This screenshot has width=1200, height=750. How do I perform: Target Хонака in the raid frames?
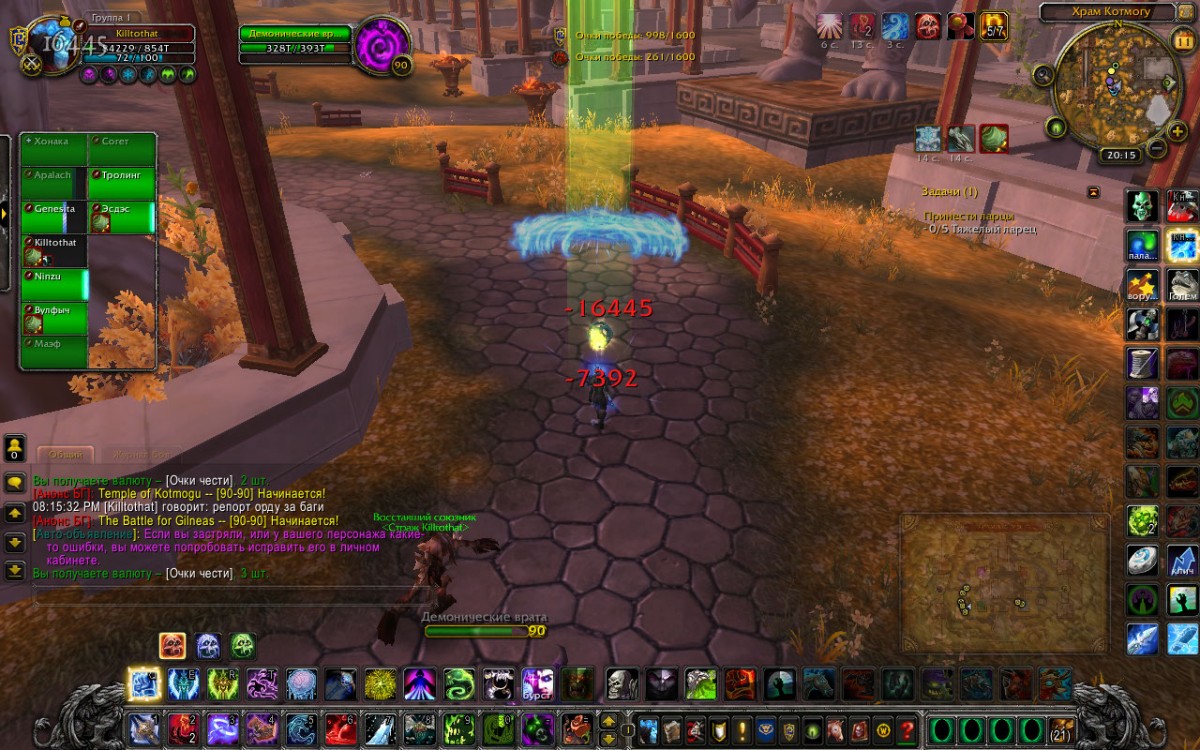click(x=54, y=149)
